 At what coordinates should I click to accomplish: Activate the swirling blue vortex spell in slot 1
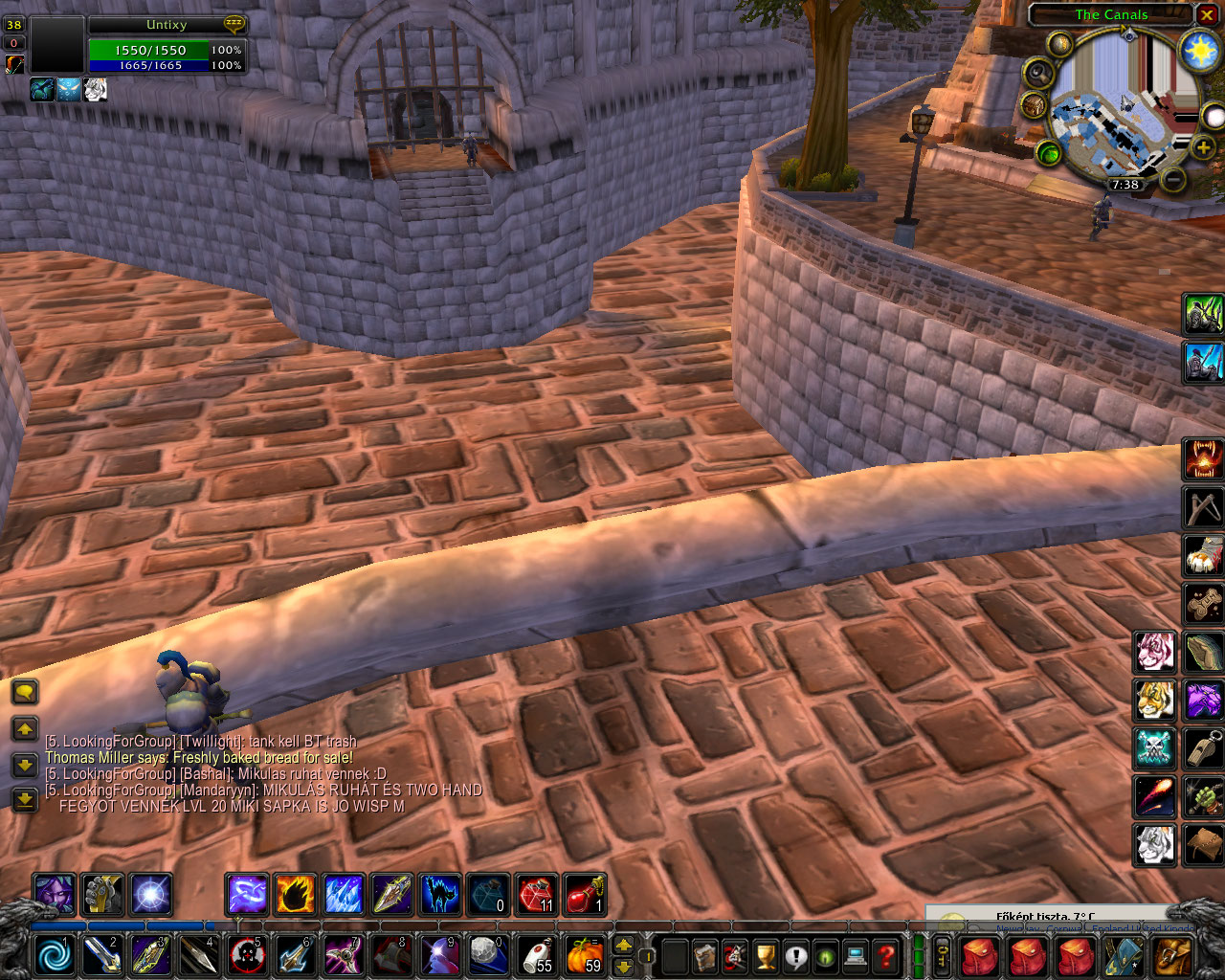[x=54, y=955]
